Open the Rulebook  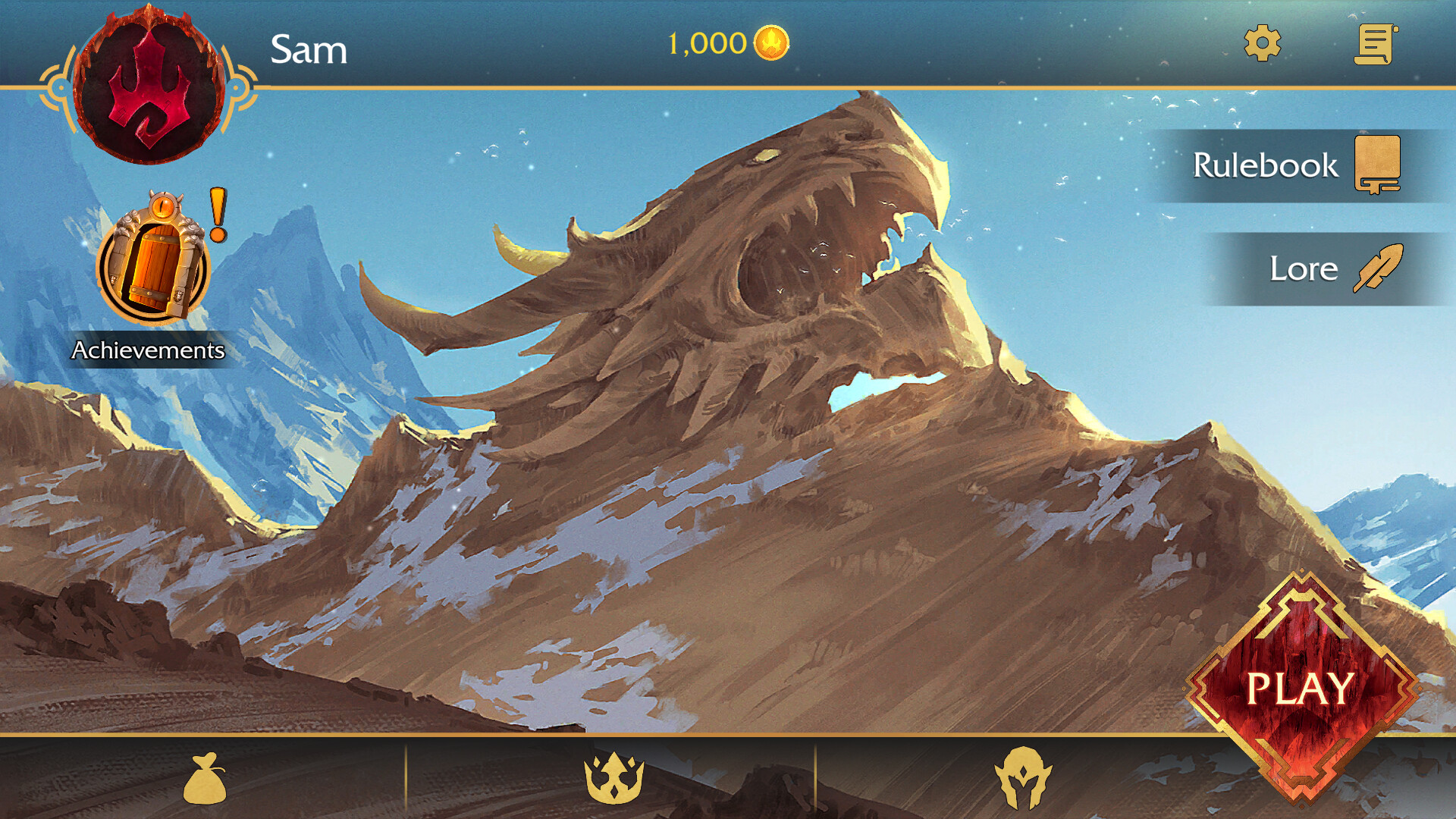pyautogui.click(x=1266, y=165)
